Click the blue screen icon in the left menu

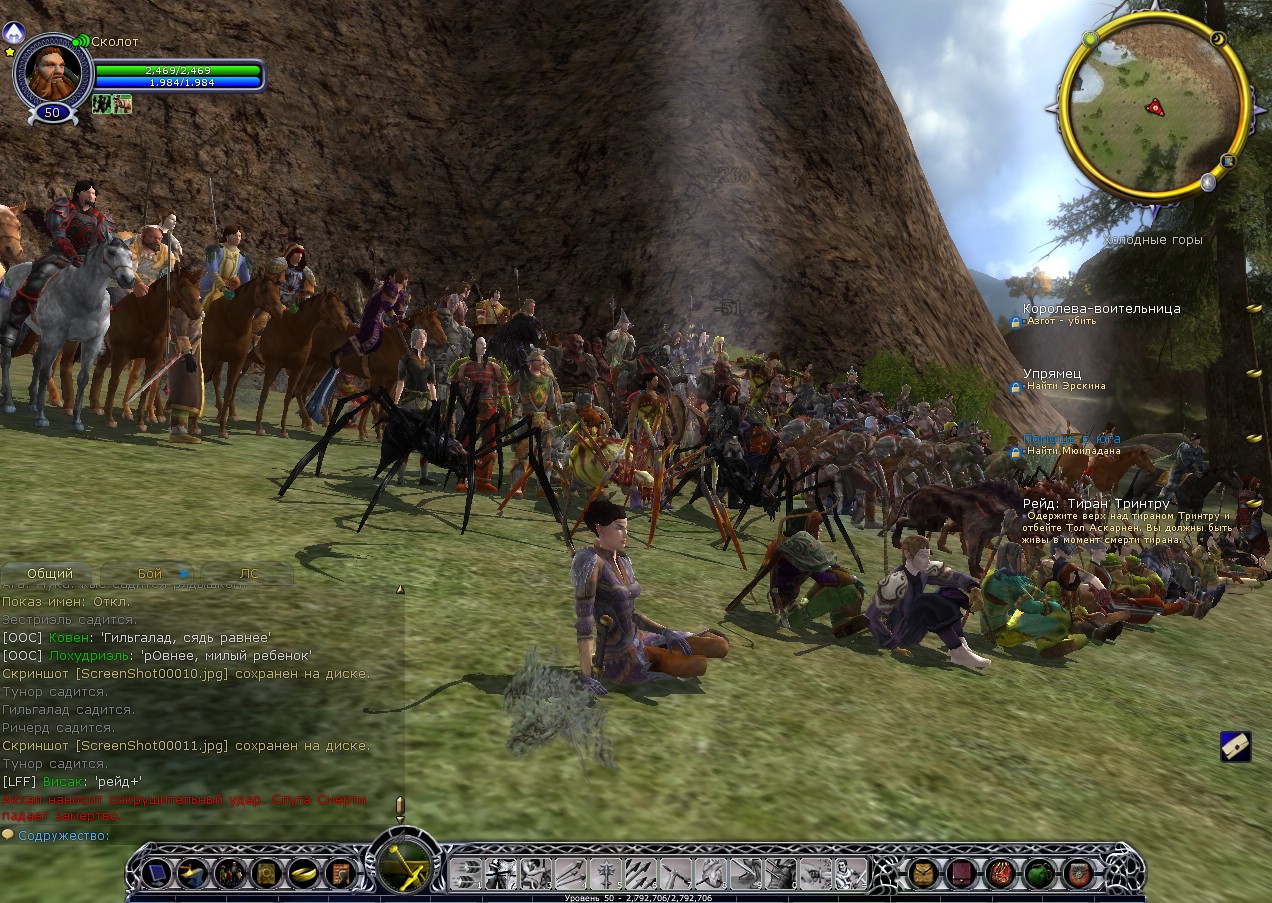click(x=156, y=874)
